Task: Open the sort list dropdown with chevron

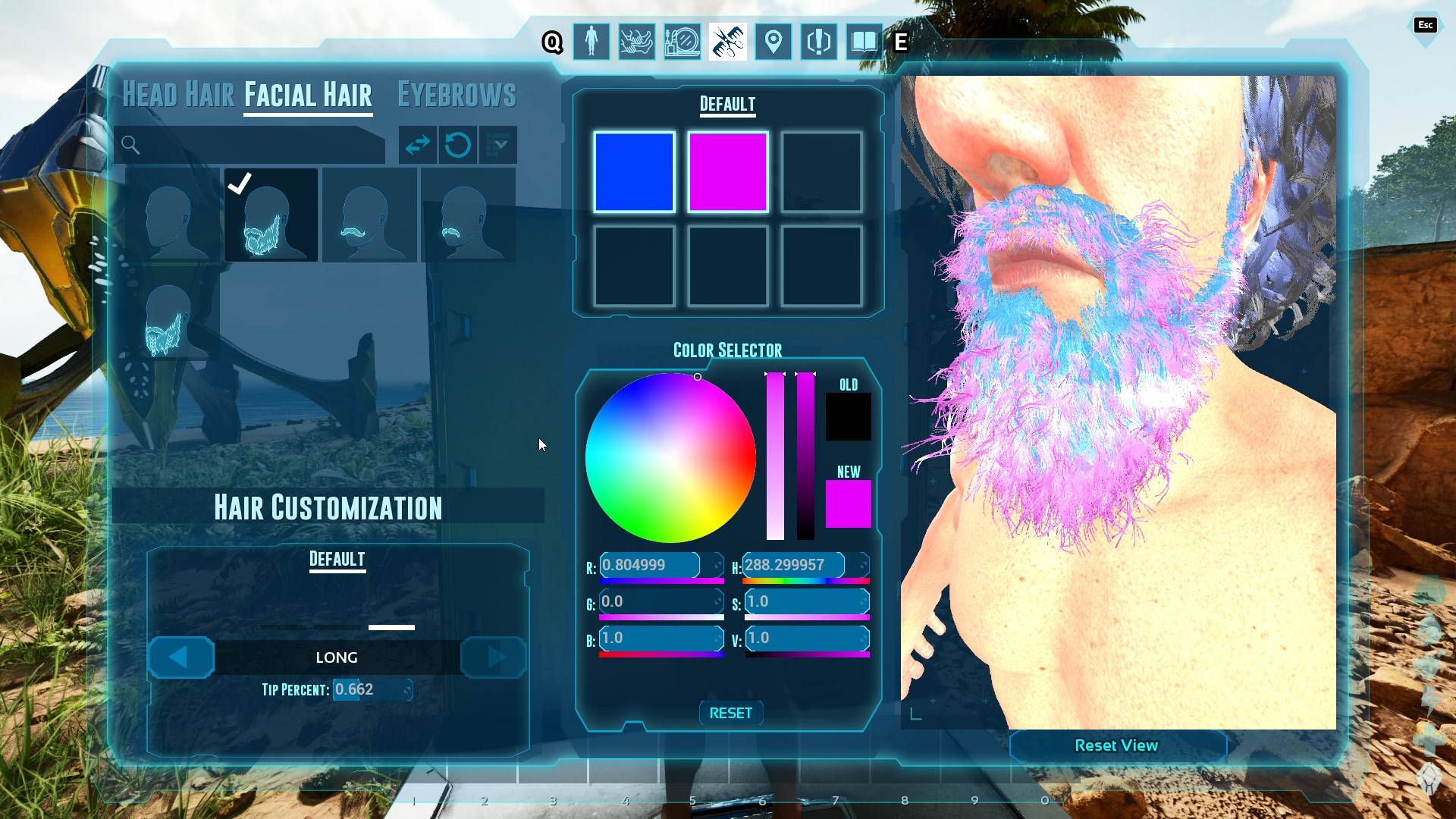Action: (x=497, y=145)
